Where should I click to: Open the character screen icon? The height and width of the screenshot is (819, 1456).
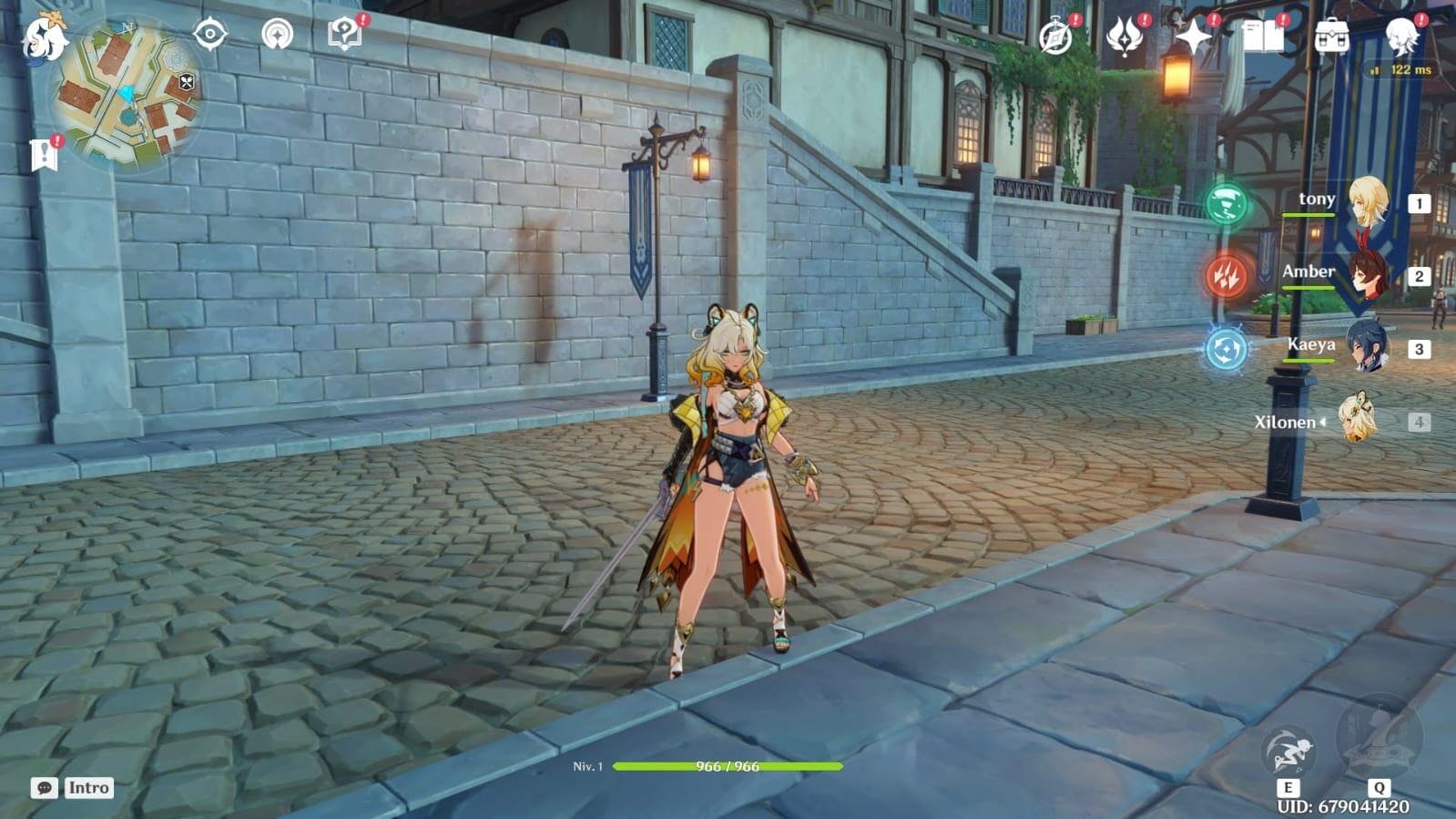1400,37
